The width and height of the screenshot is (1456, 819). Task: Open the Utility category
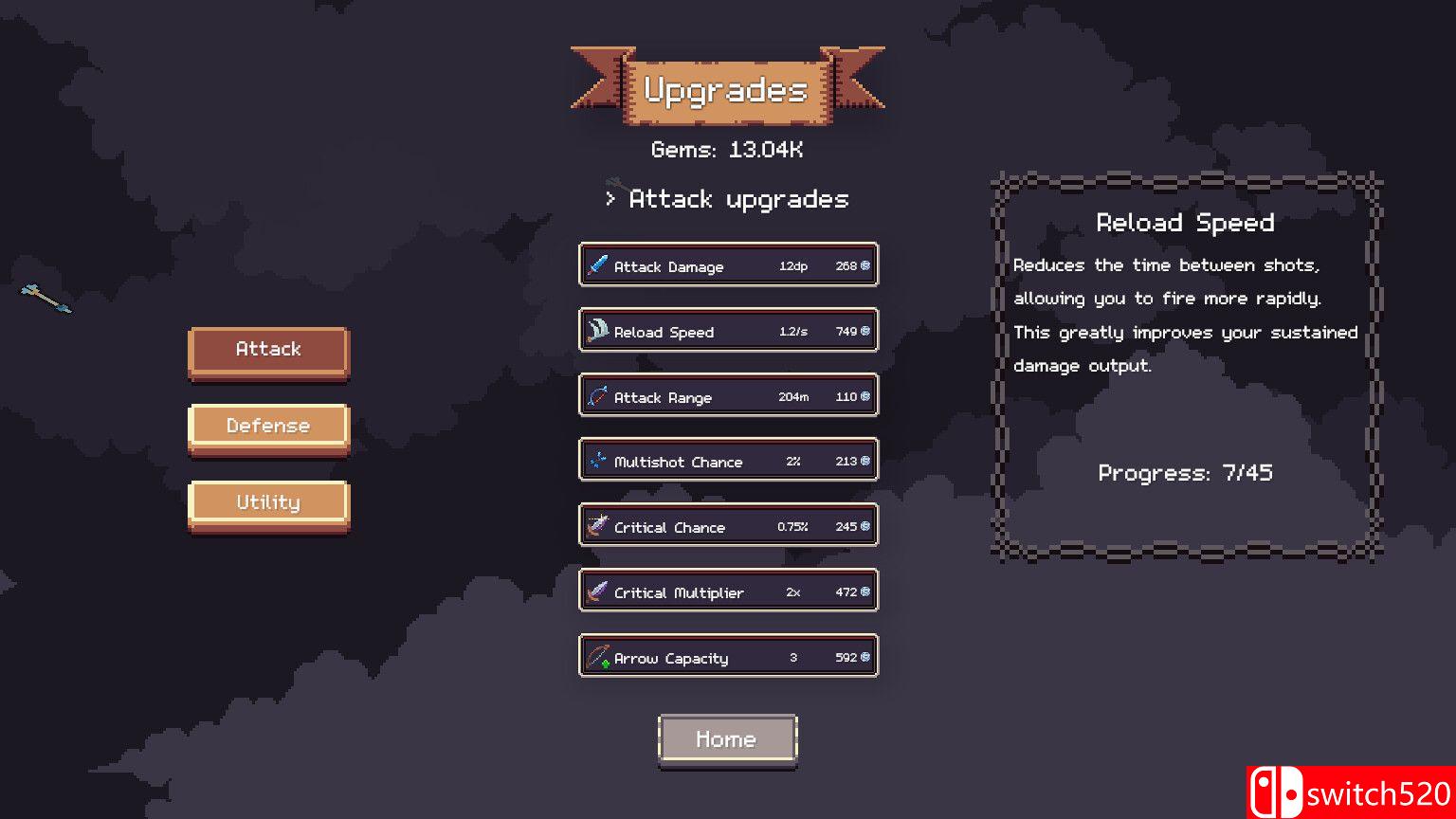point(268,501)
